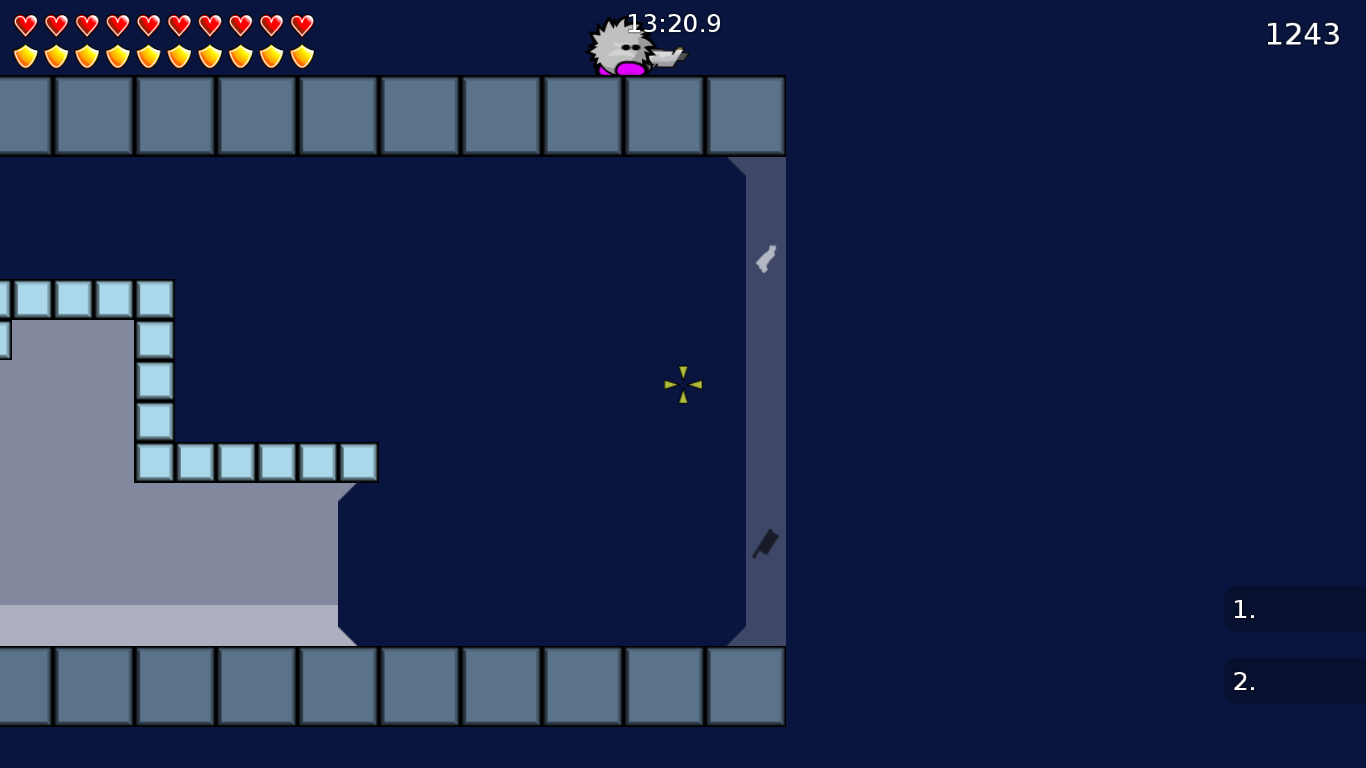The width and height of the screenshot is (1366, 768).
Task: Click the first red heart in the HUD
Action: click(23, 24)
